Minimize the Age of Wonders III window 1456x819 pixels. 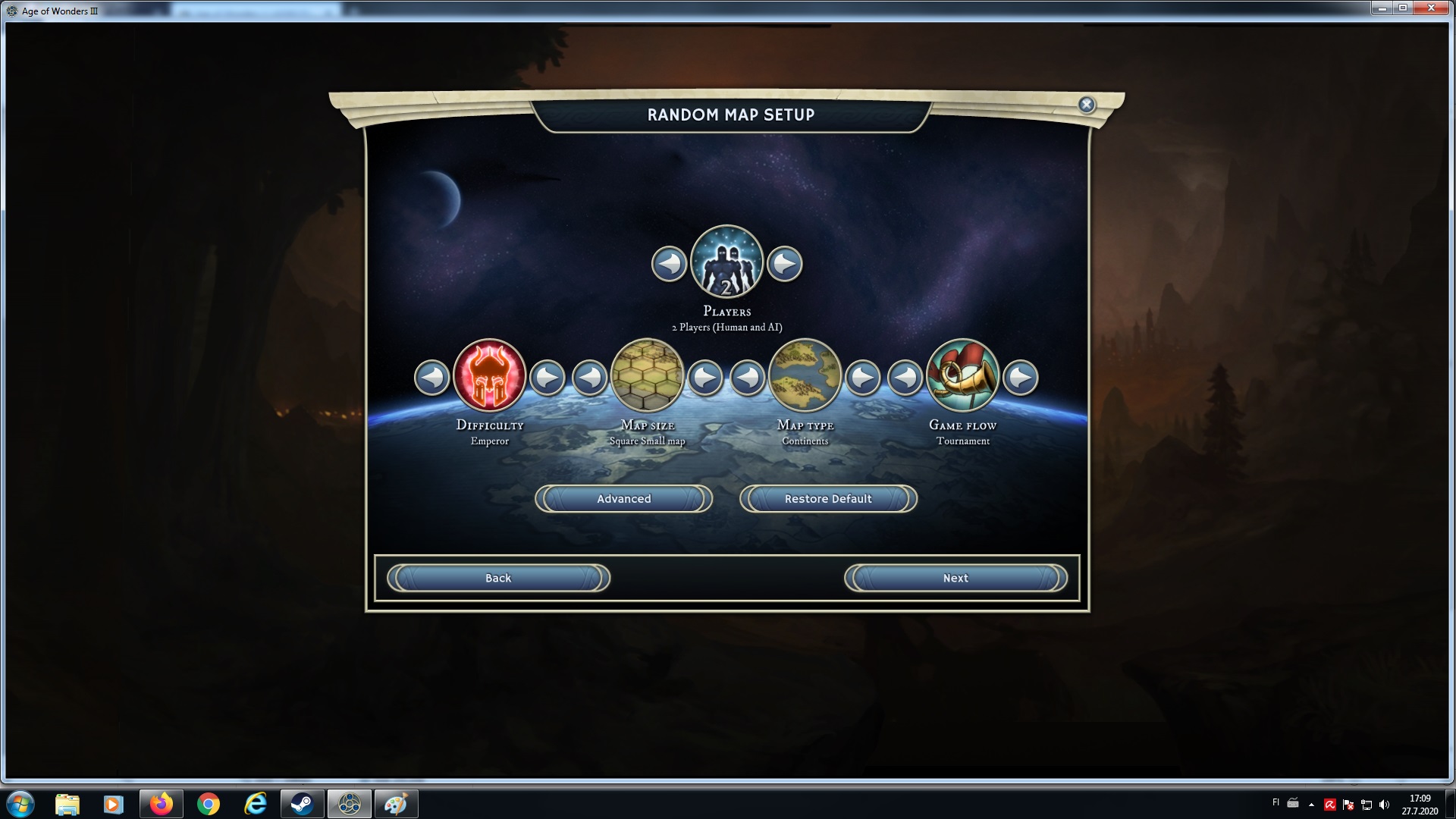[x=1382, y=8]
